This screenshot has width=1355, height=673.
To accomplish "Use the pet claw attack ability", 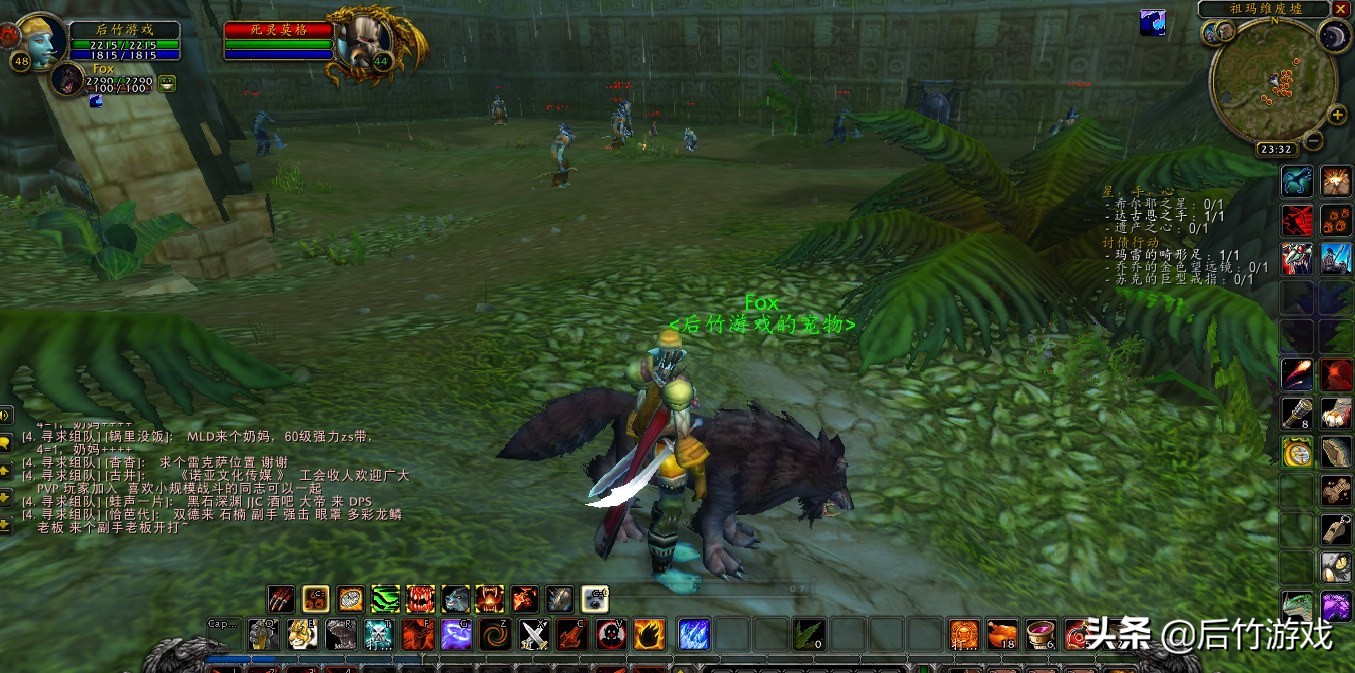I will point(282,599).
